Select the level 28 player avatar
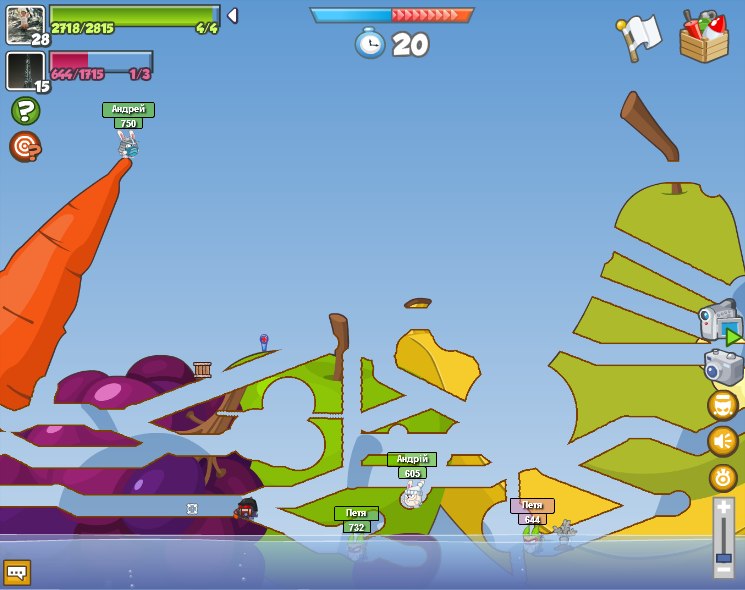 pos(25,24)
